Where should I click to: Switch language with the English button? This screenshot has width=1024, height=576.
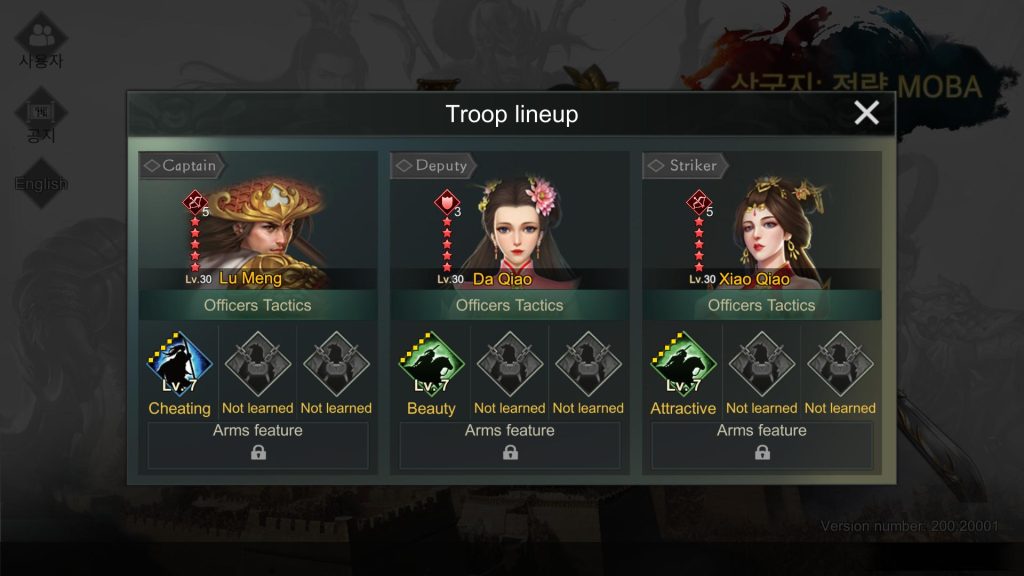(41, 184)
